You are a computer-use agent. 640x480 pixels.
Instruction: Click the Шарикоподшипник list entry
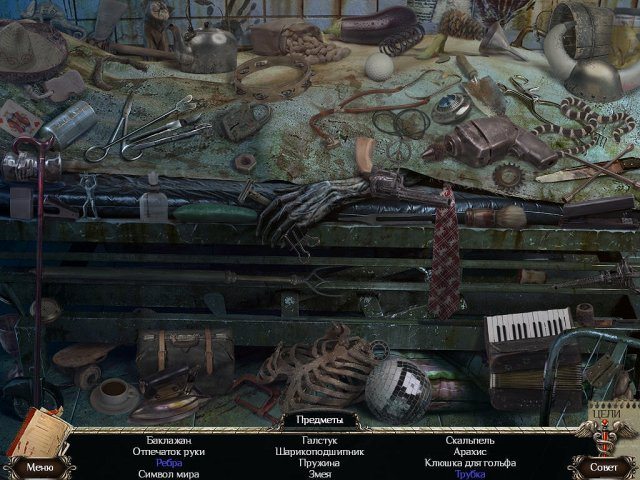(320, 452)
